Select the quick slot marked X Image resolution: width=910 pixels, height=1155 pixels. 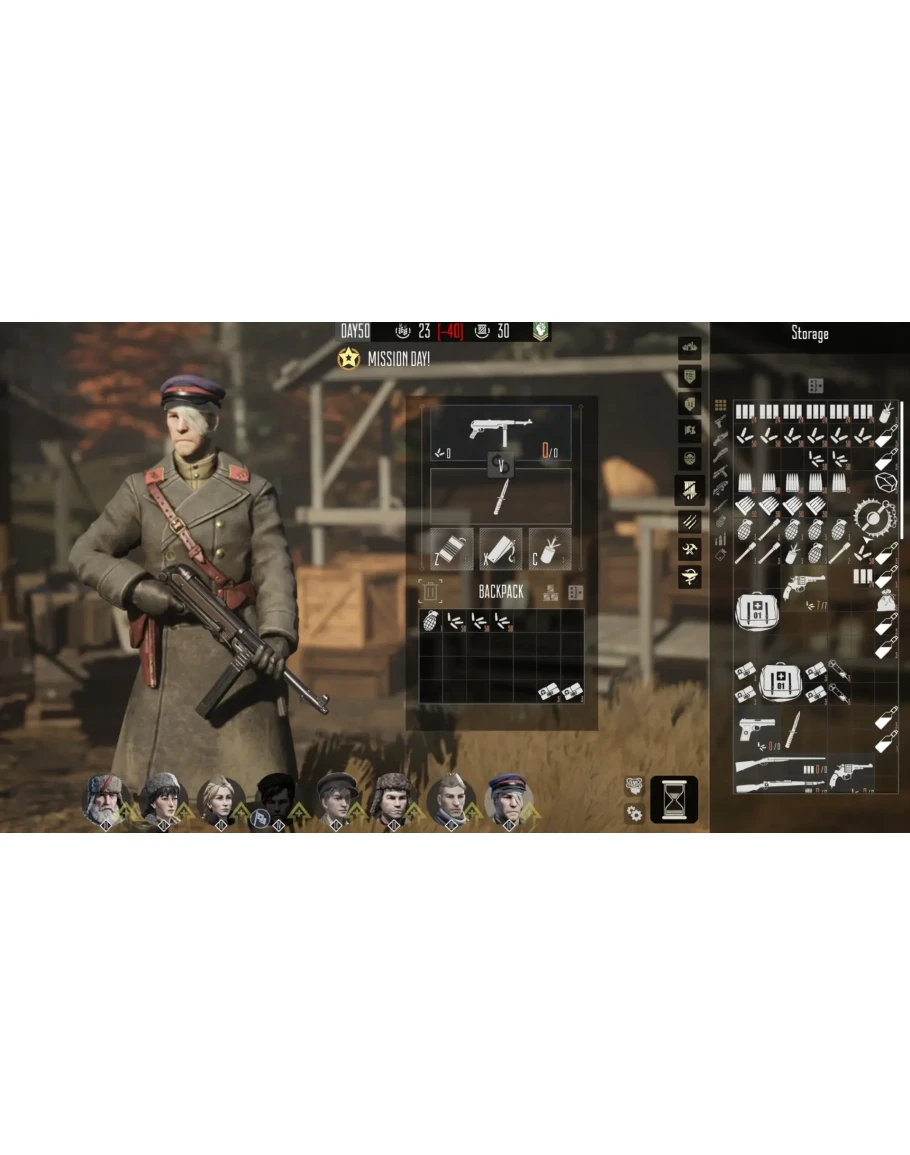(x=501, y=549)
